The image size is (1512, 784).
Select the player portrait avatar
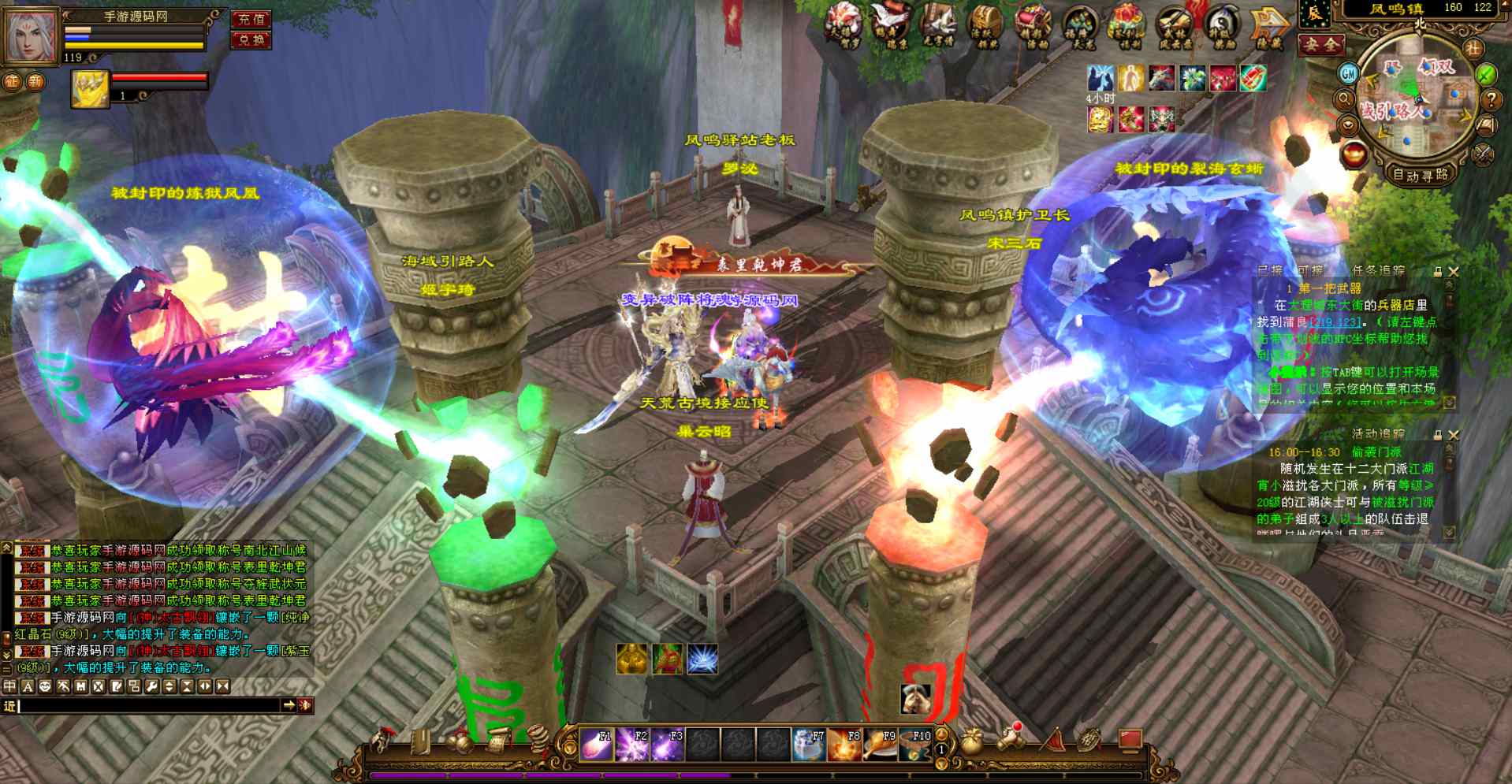point(30,35)
